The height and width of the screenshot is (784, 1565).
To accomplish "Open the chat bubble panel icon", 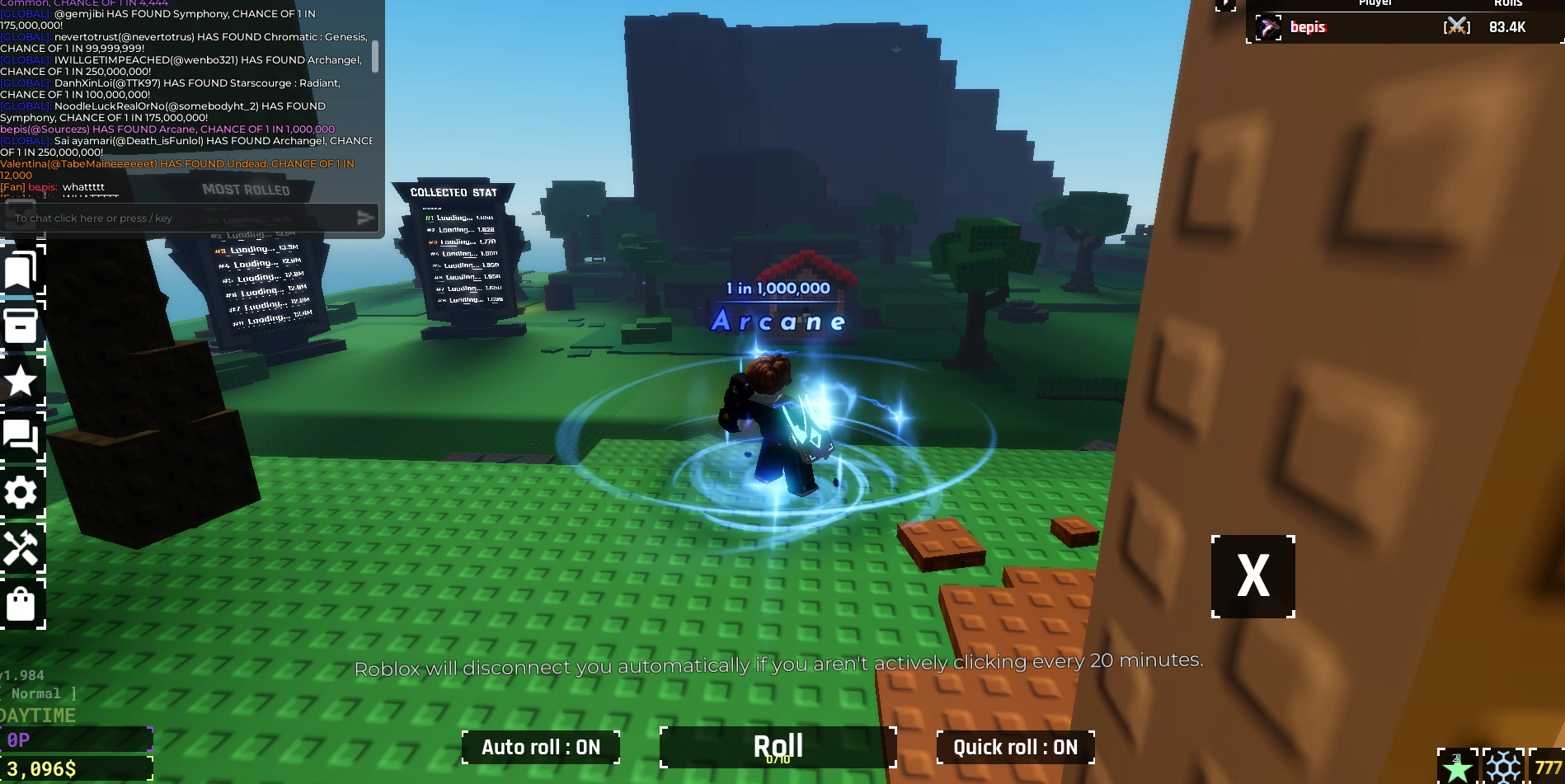I will coord(21,437).
